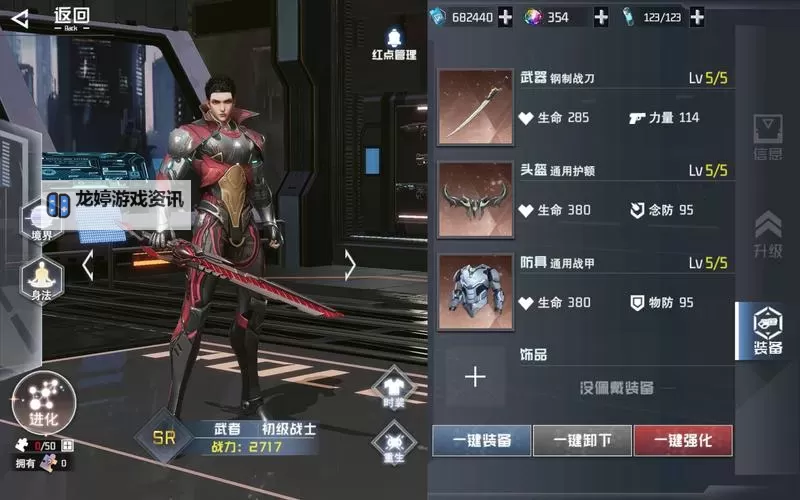Screen dimensions: 800x500
Task: Switch to the 升级 tab
Action: point(767,235)
